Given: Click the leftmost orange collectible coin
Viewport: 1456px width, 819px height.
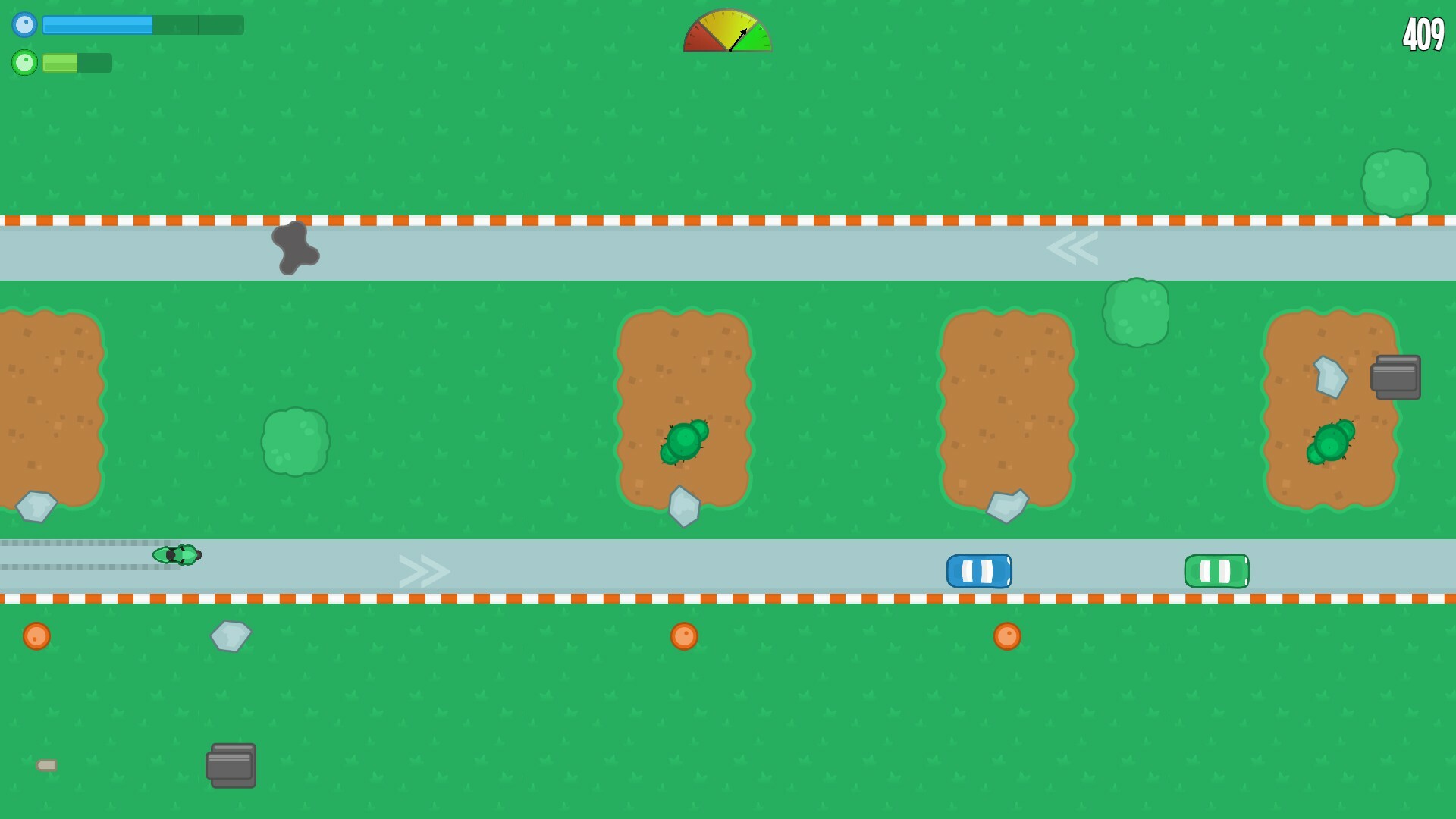Looking at the screenshot, I should click(36, 637).
